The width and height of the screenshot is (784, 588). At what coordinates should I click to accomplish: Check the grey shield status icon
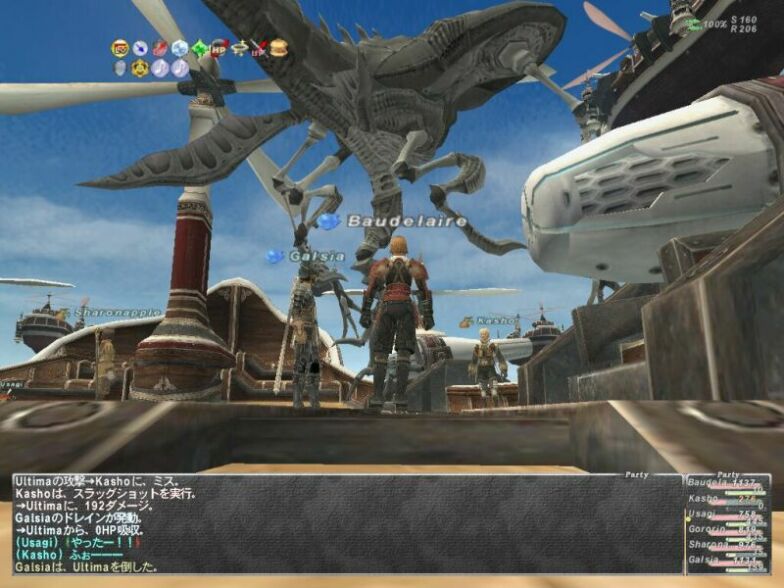point(120,68)
